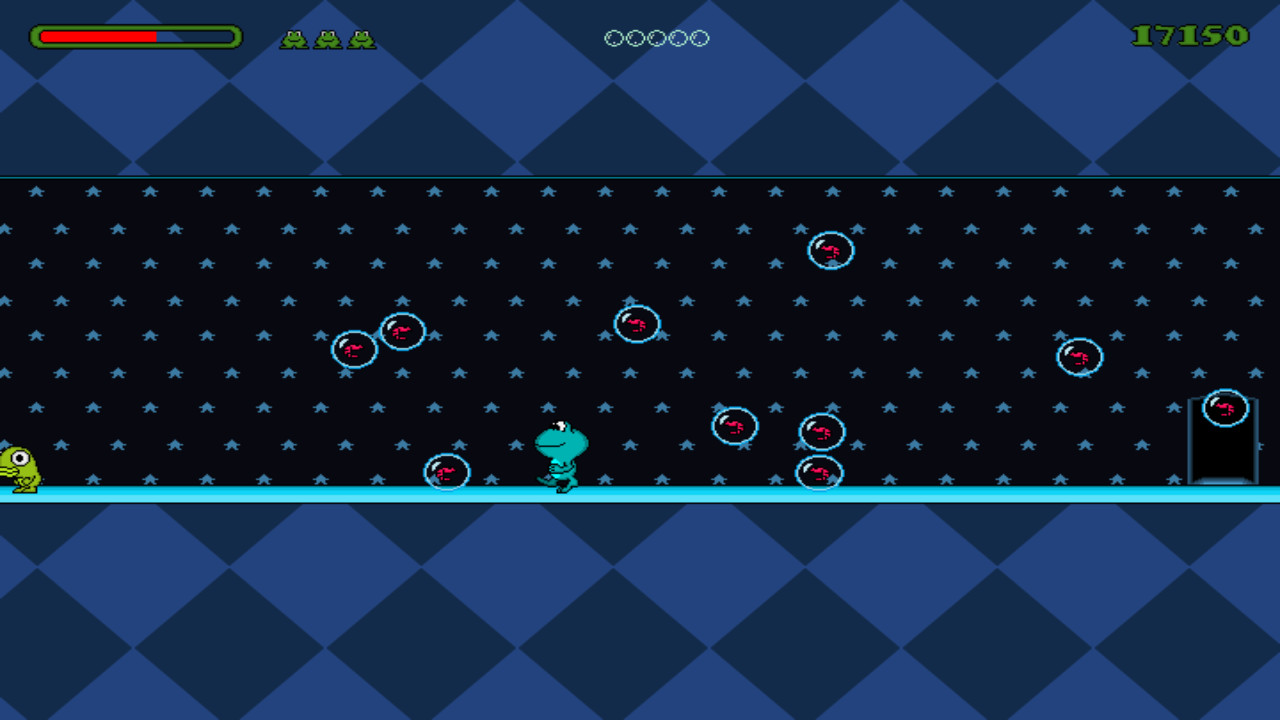The height and width of the screenshot is (720, 1280).
Task: Click the green one-eyed enemy on the left
Action: [18, 465]
